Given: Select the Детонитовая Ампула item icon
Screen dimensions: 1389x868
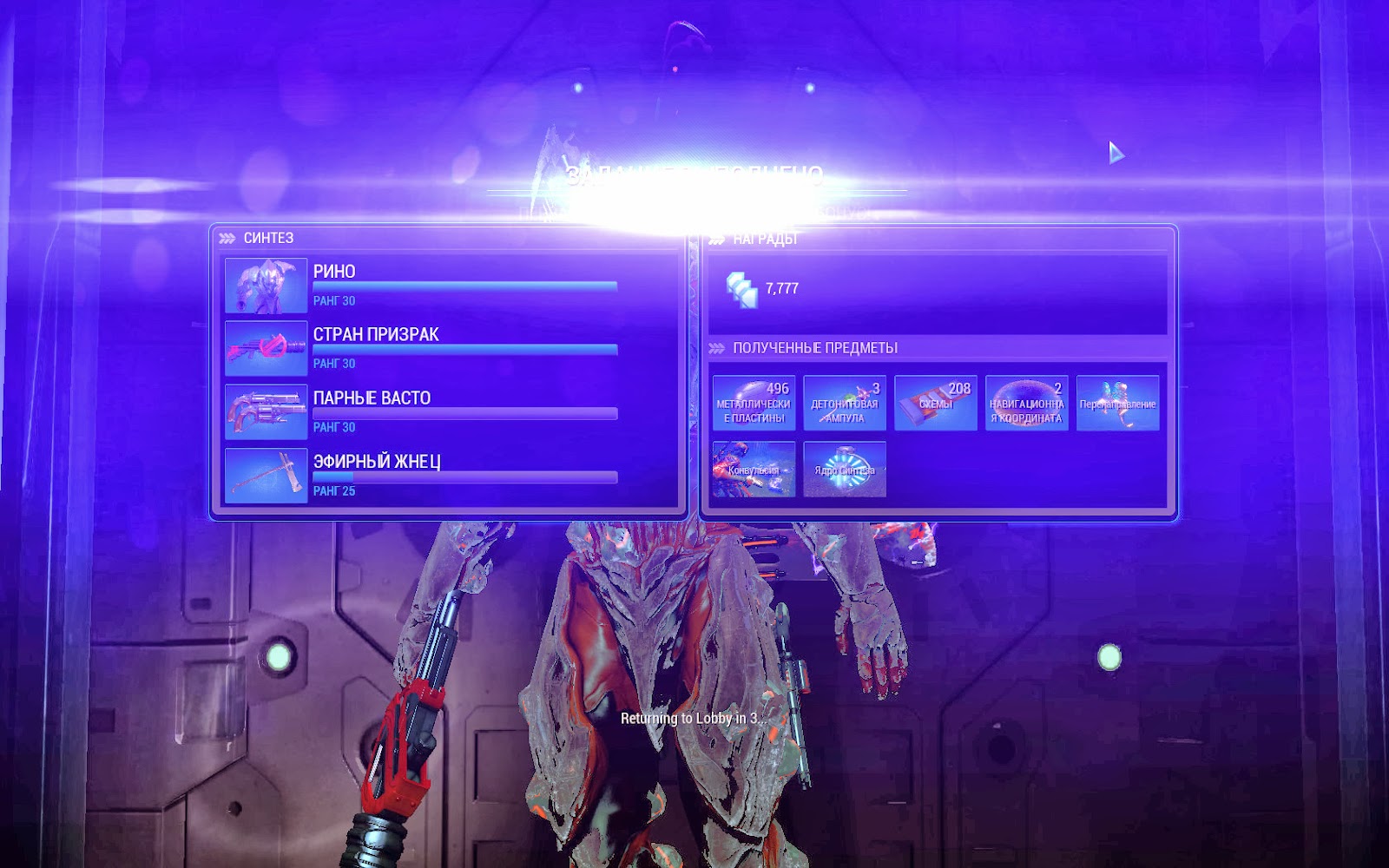Looking at the screenshot, I should click(844, 402).
